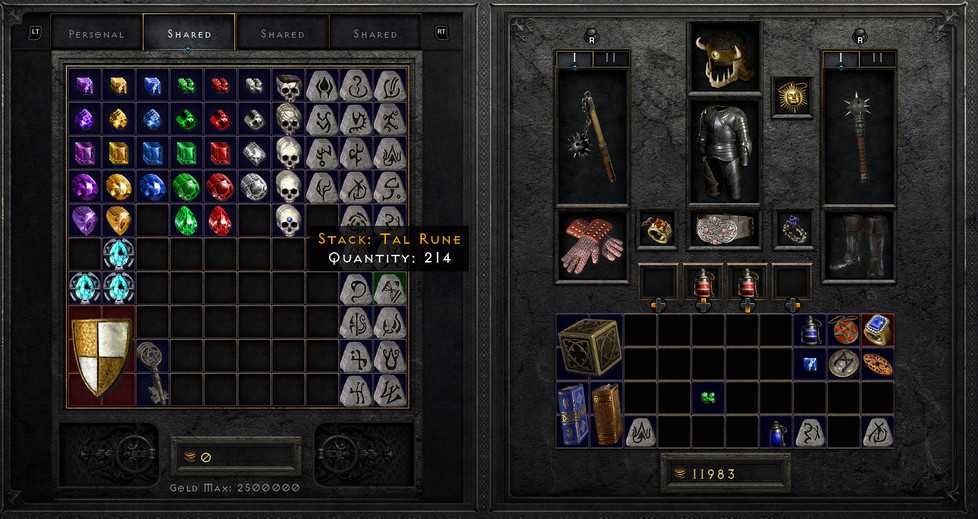Select the equipped horned helmet
This screenshot has height=519, width=978.
click(x=723, y=57)
